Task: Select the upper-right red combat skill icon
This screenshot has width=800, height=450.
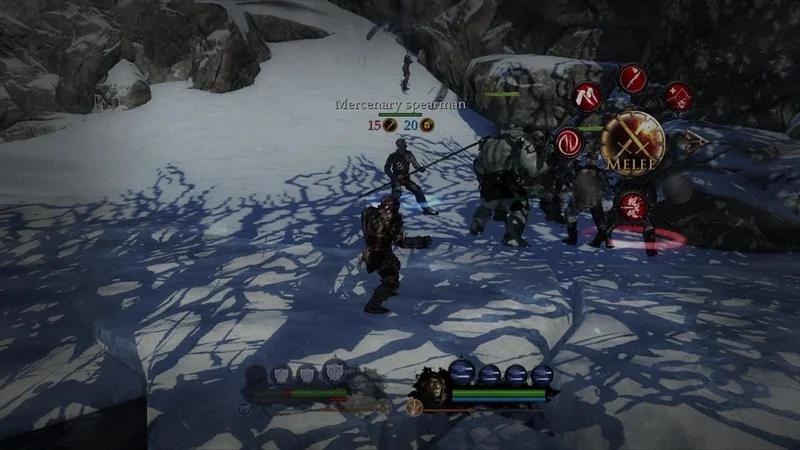Action: [678, 96]
